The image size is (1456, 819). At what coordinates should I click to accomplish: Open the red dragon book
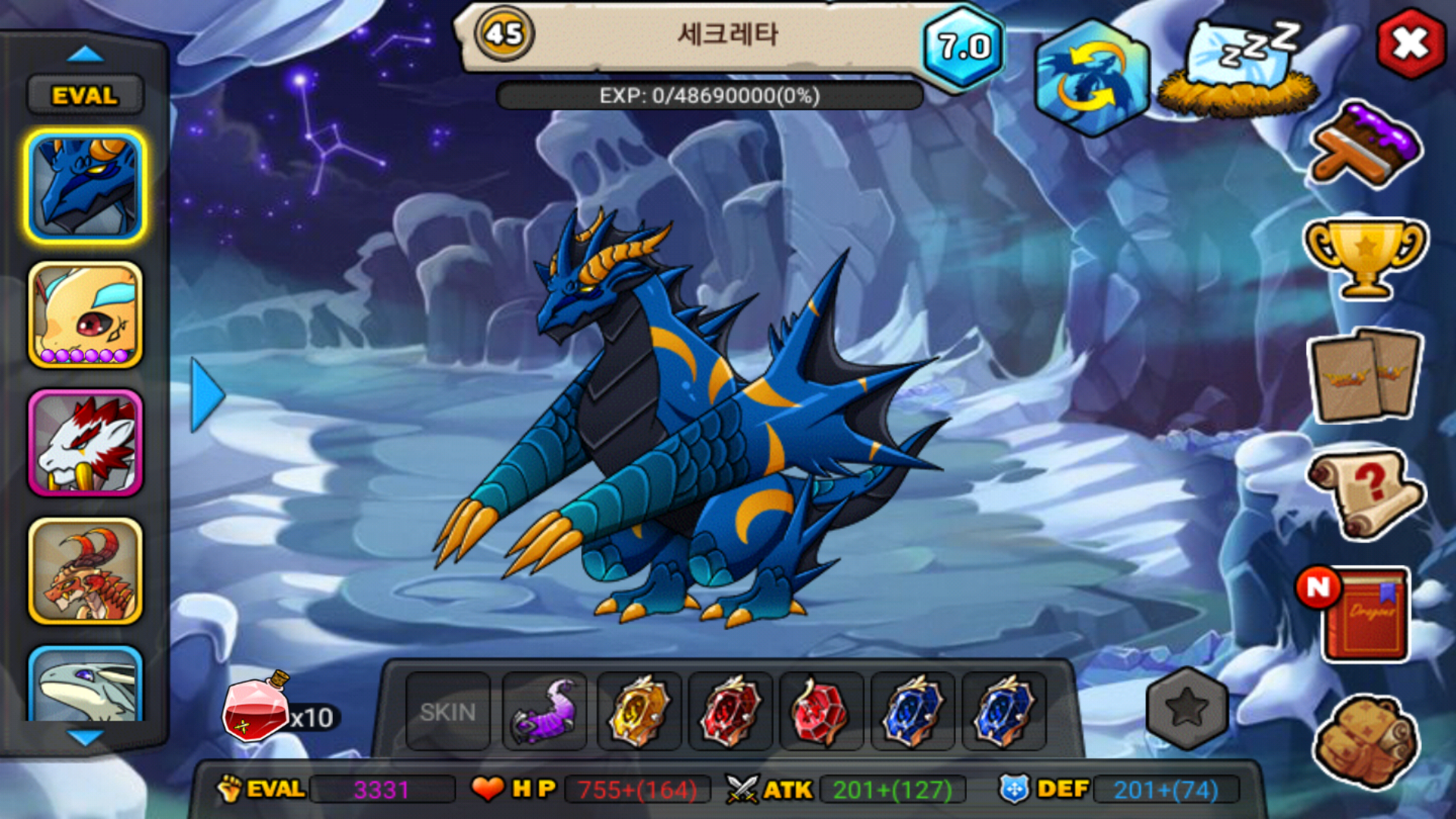point(1363,614)
